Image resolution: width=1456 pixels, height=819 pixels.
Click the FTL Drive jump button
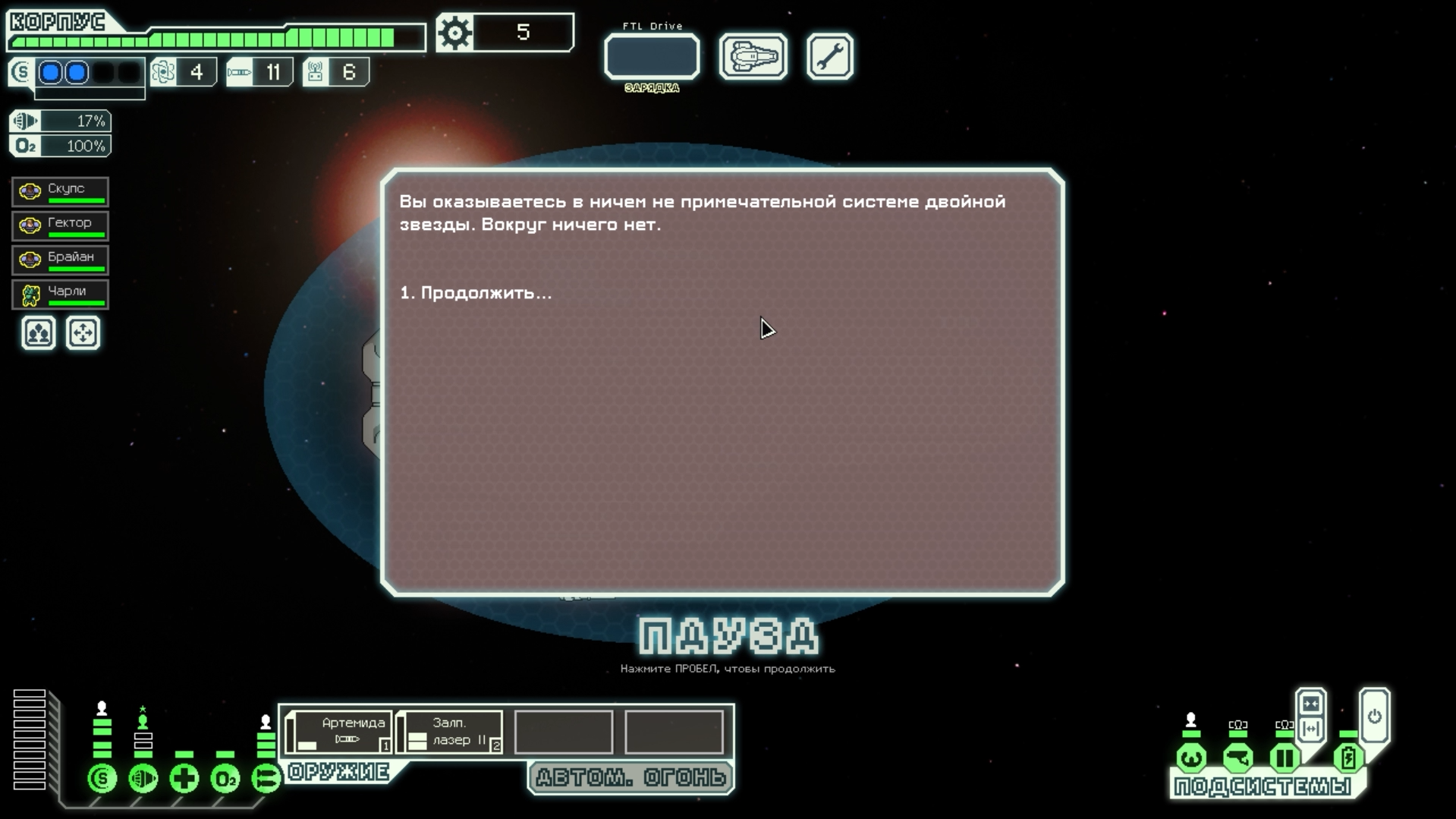[652, 57]
